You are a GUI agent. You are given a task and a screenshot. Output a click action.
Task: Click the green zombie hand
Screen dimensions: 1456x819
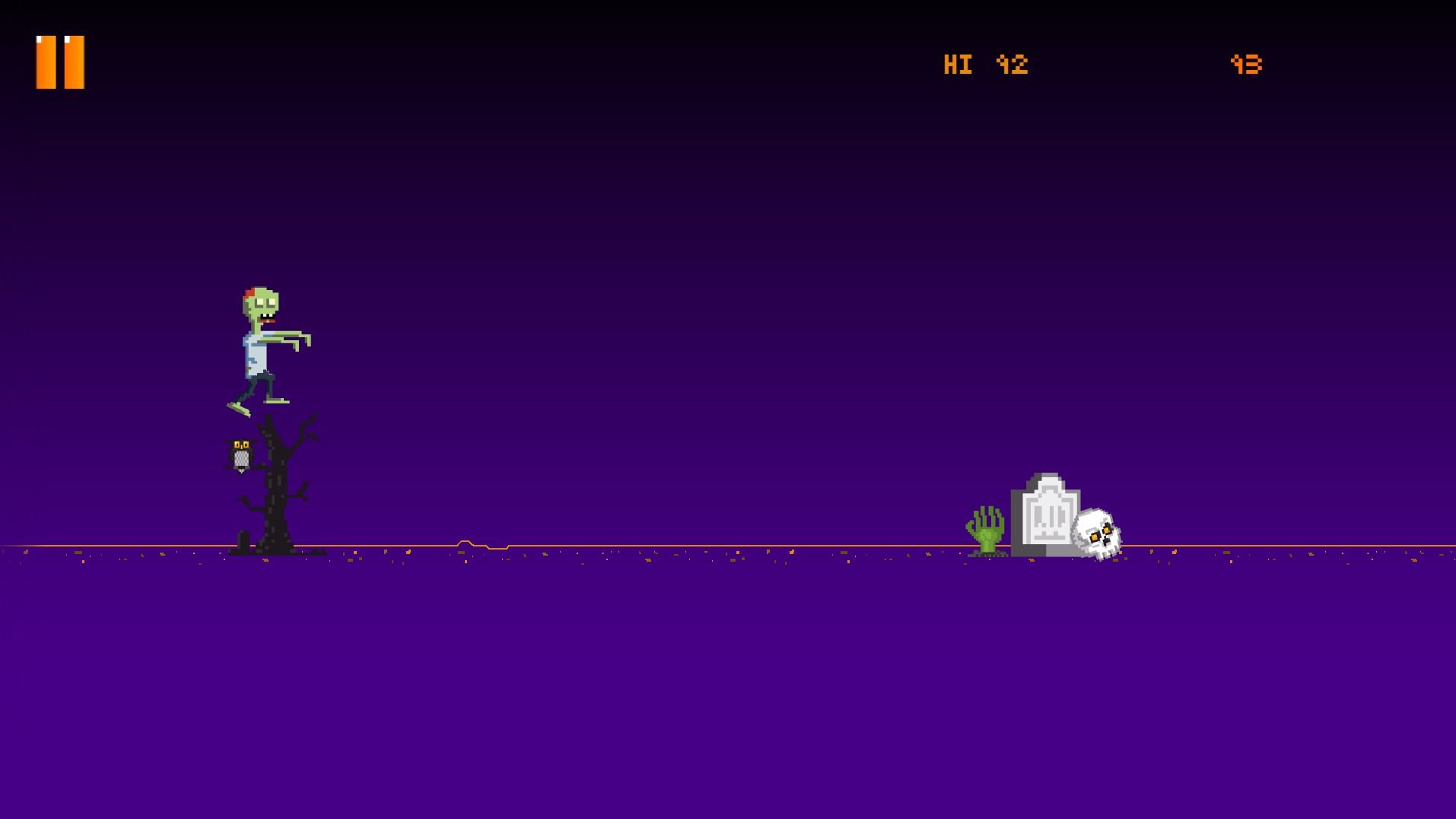(985, 529)
